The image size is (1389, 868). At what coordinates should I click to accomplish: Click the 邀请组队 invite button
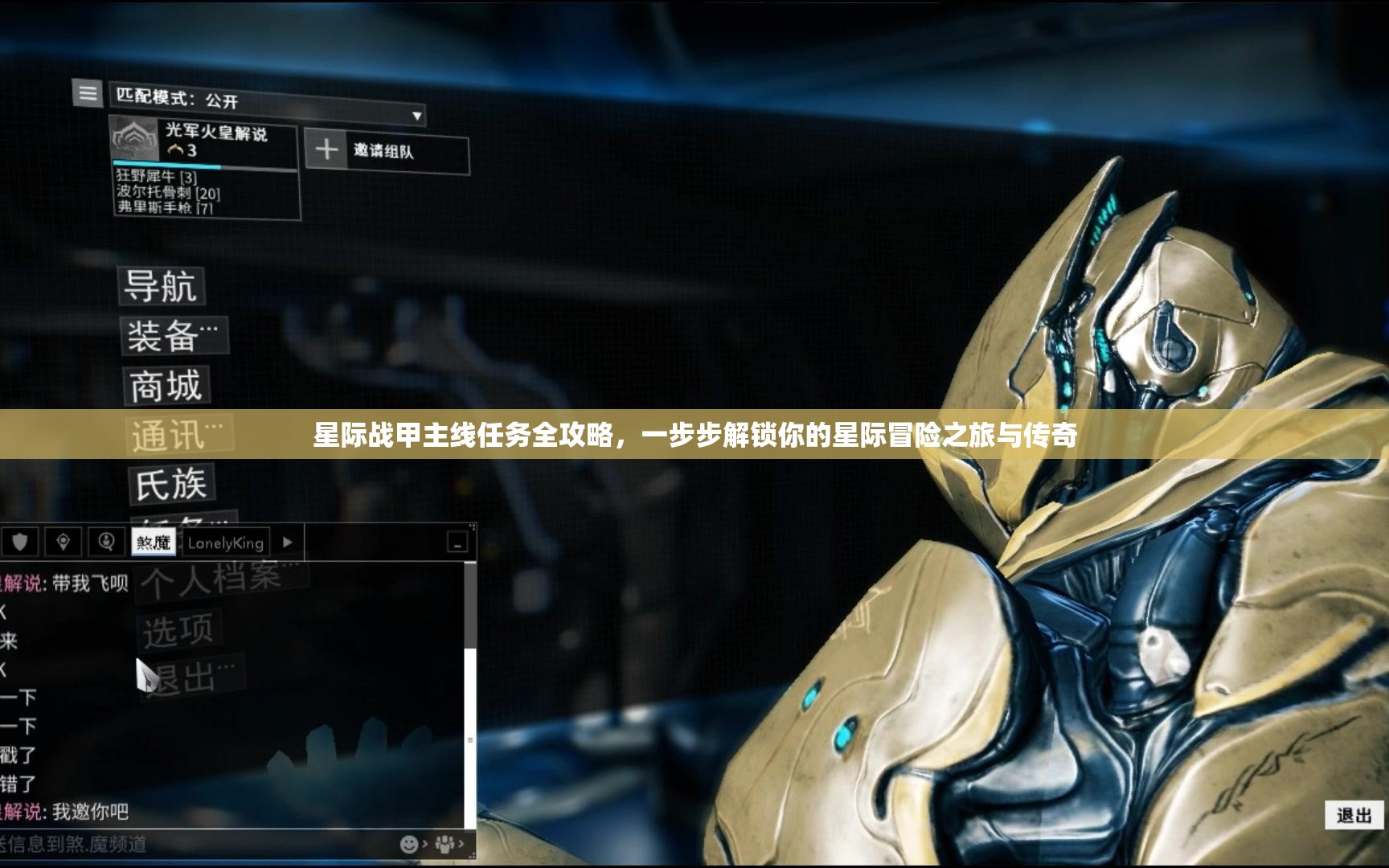(387, 150)
